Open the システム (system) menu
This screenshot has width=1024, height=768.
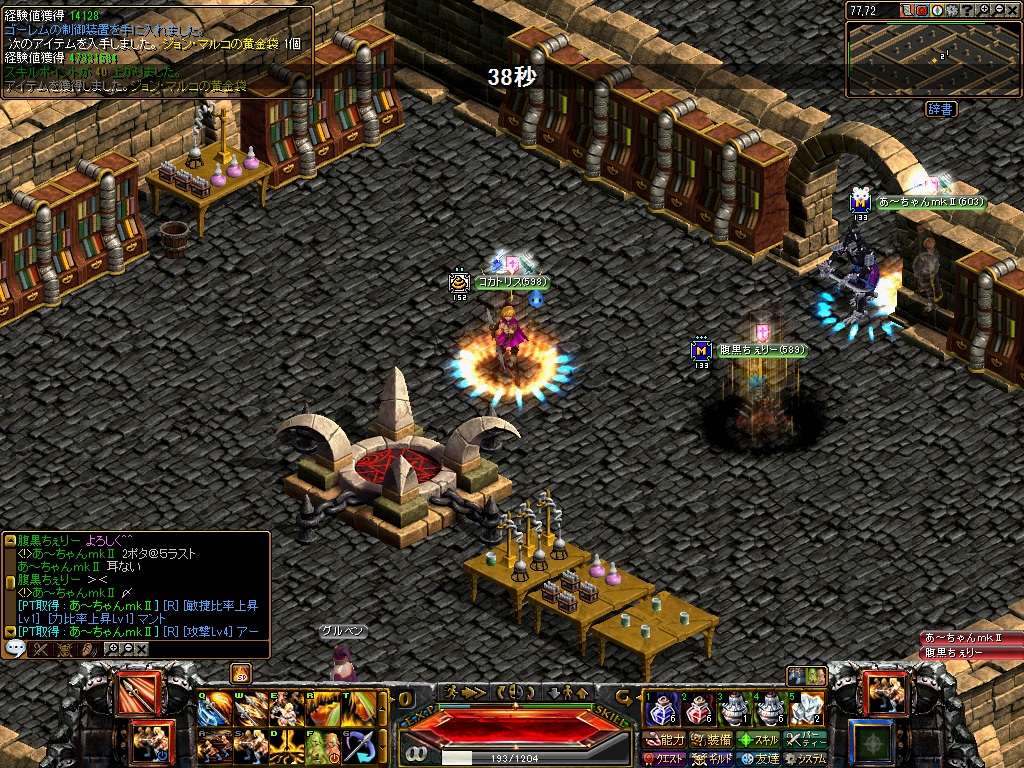[806, 759]
